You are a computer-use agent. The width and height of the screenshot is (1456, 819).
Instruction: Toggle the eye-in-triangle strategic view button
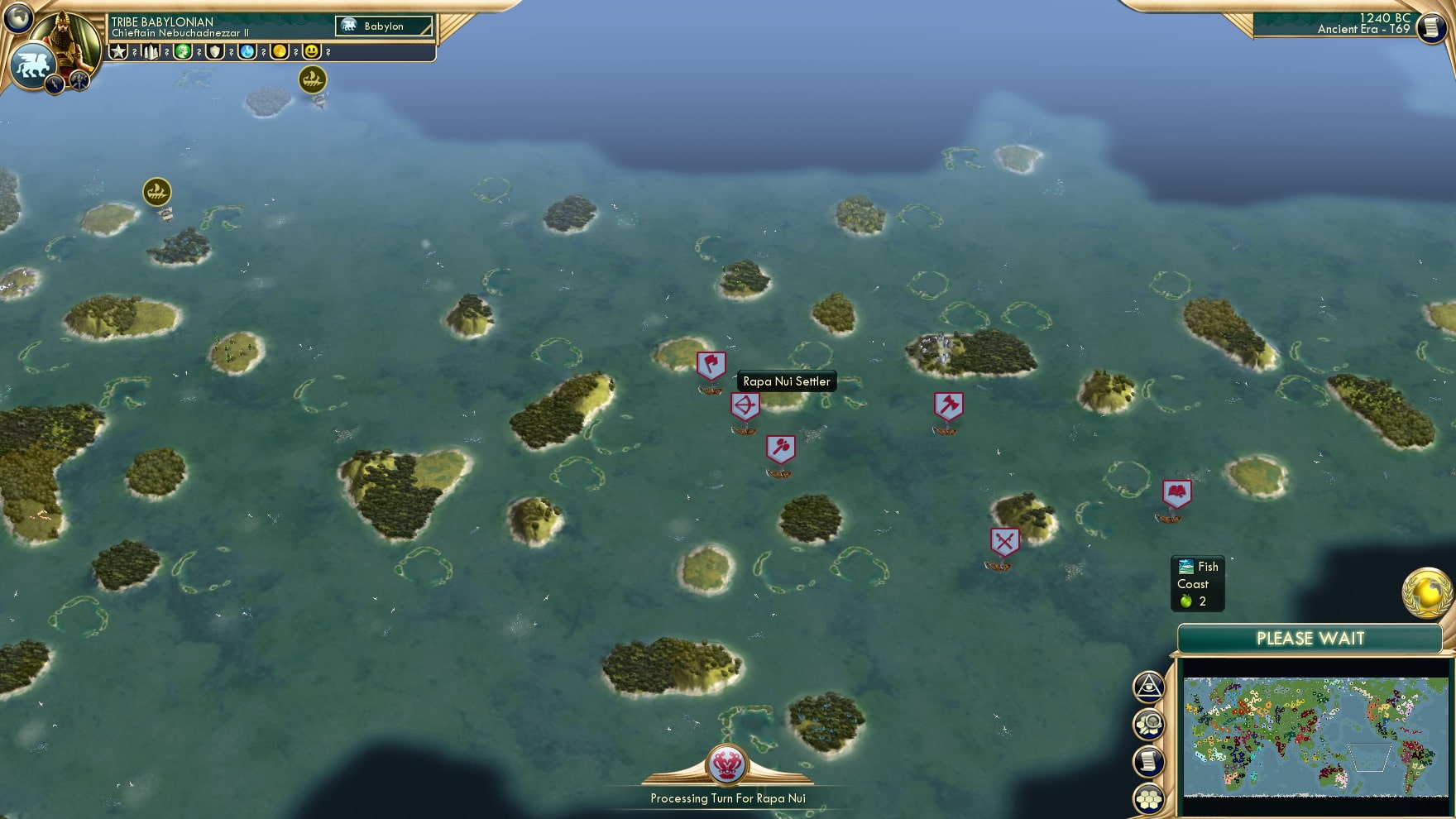1149,686
